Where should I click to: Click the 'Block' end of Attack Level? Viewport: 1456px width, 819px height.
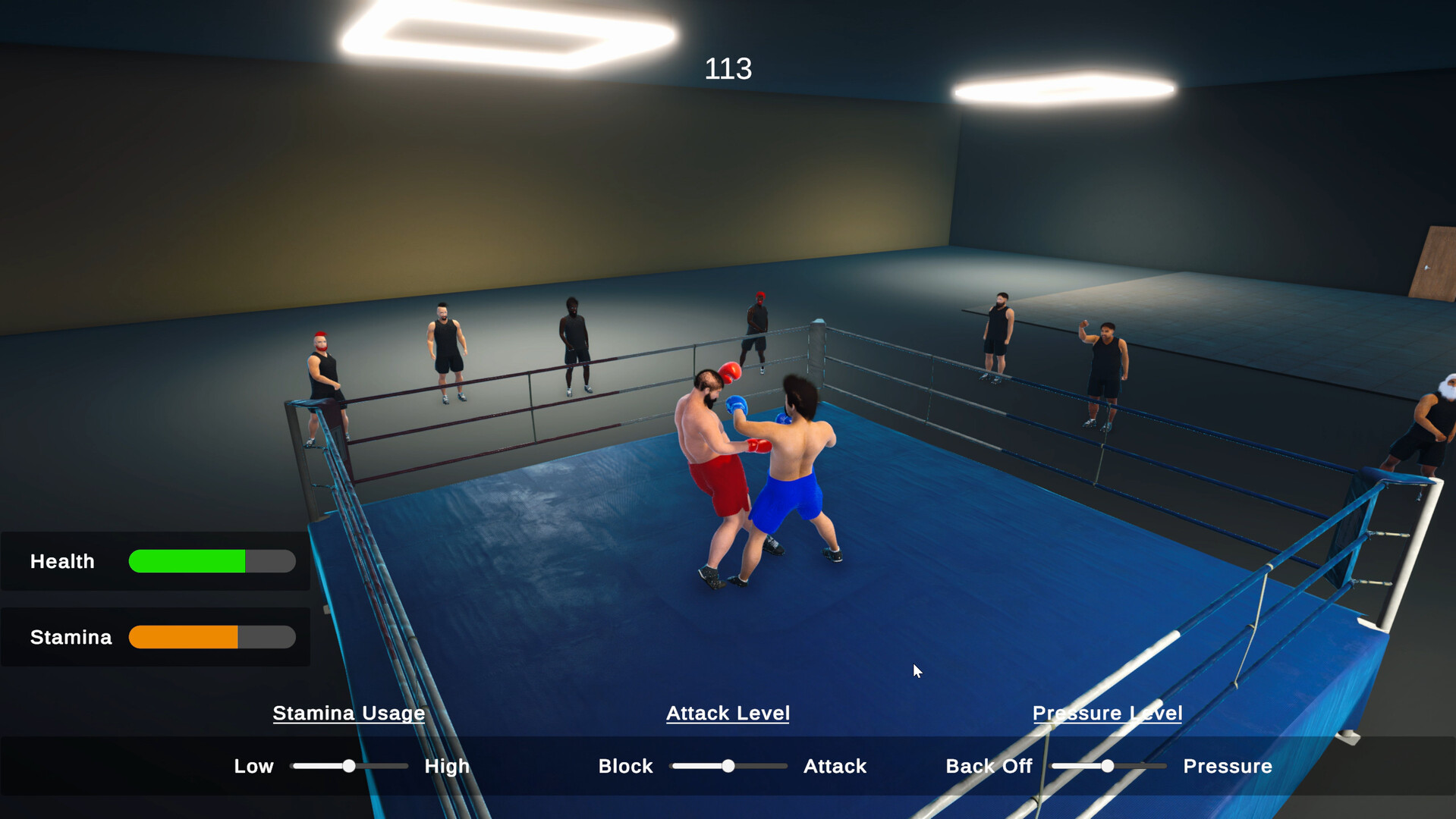pyautogui.click(x=625, y=766)
